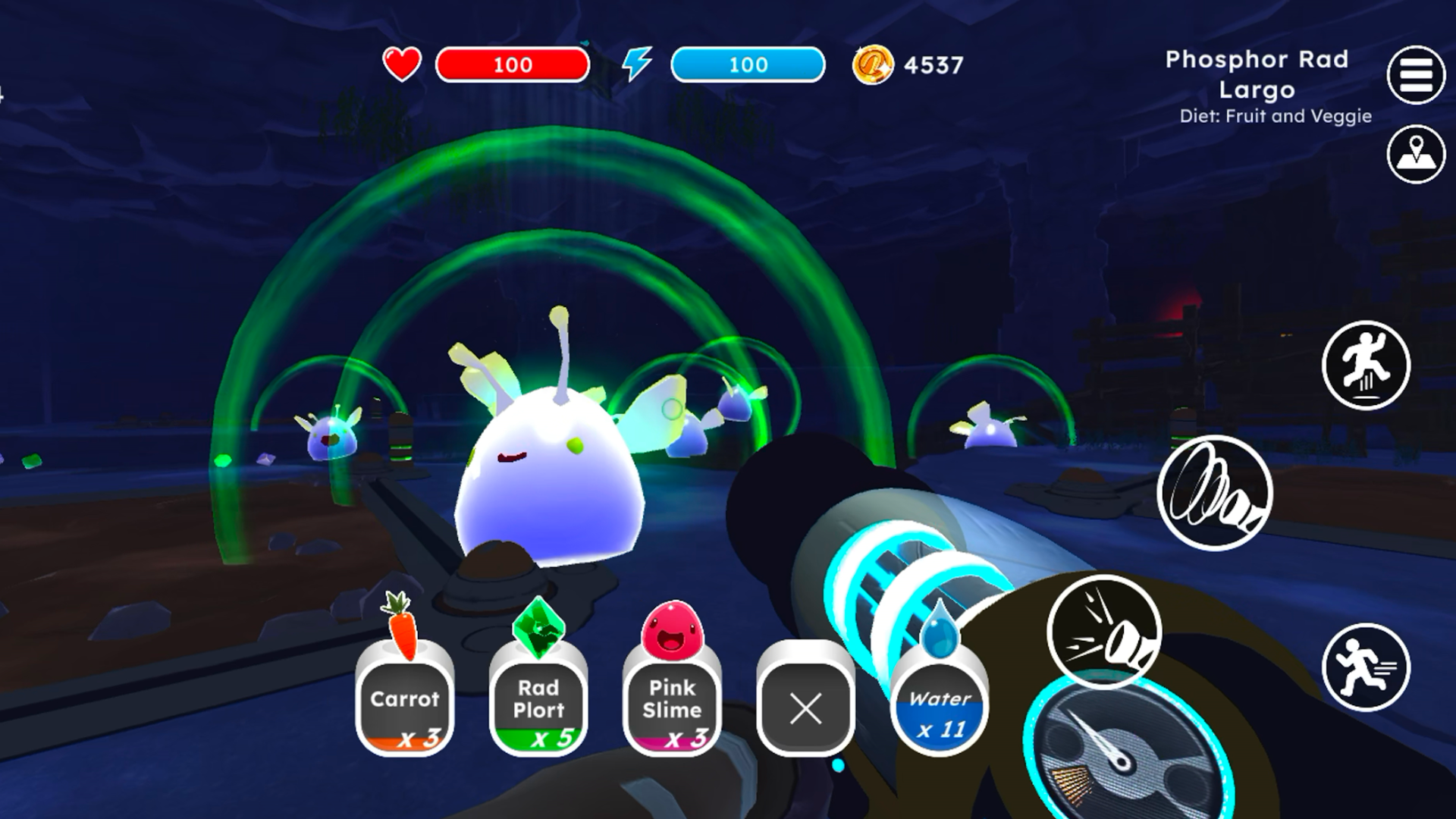
Task: Activate the vacuum suction button
Action: 1215,493
